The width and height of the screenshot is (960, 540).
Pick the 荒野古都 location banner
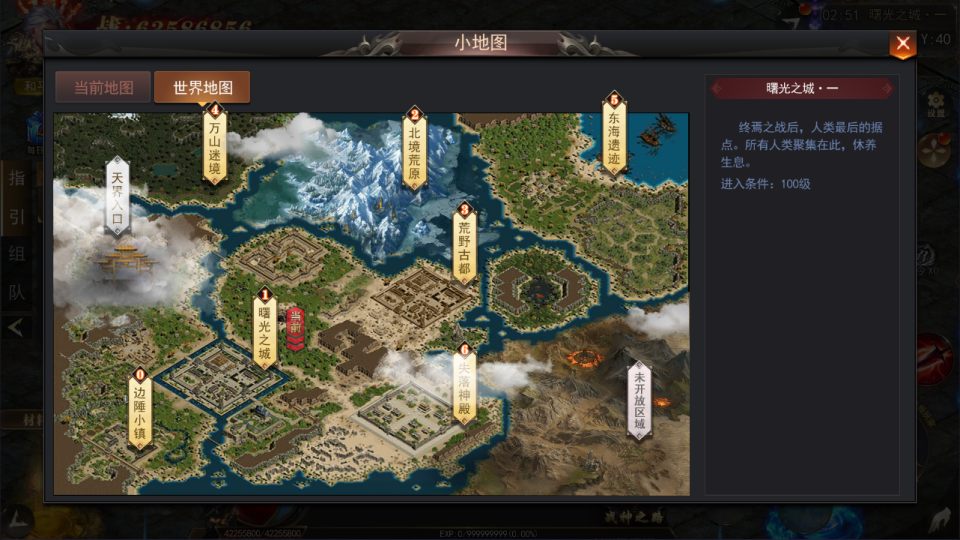click(x=464, y=246)
